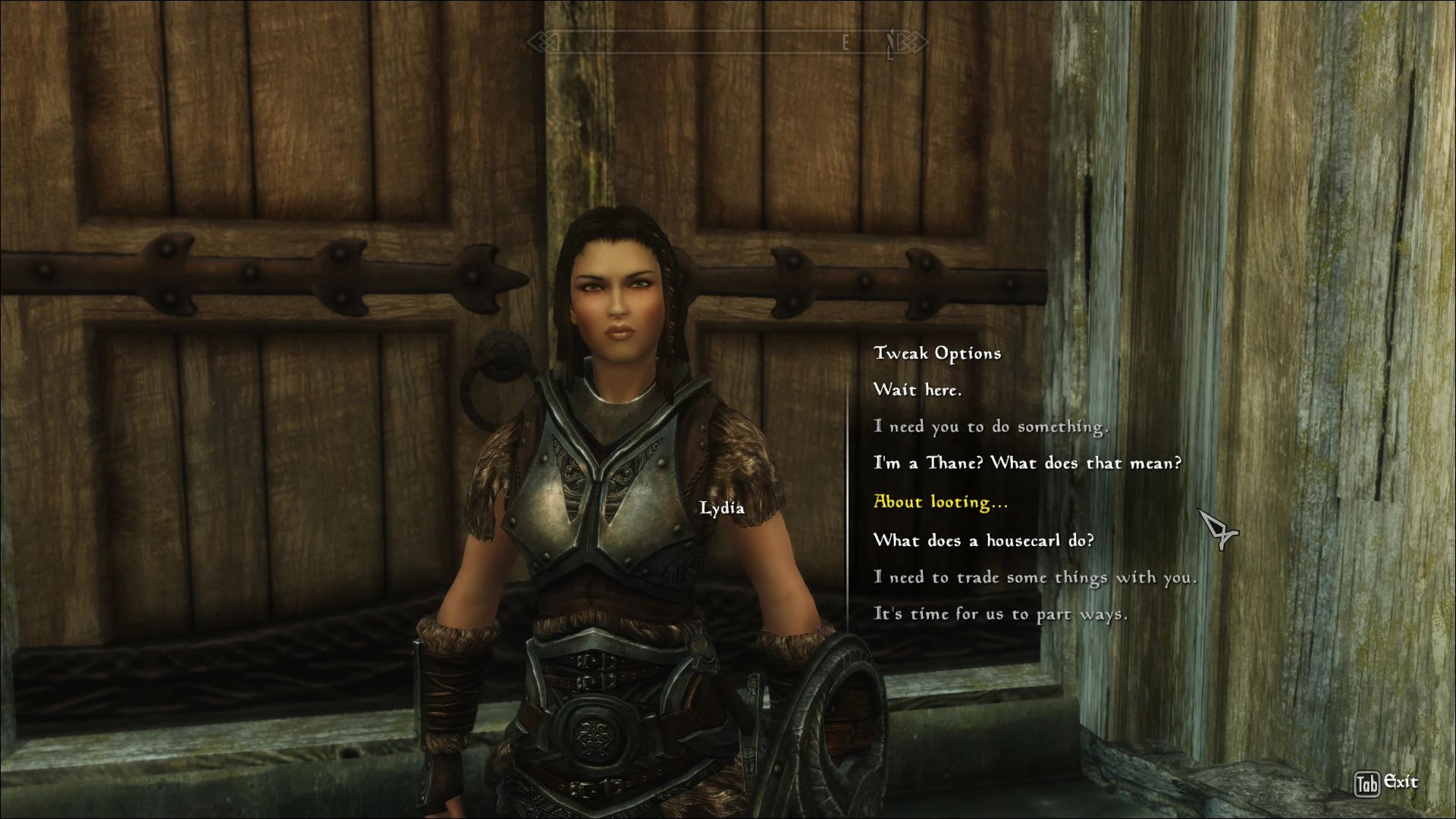Viewport: 1456px width, 819px height.
Task: Open the highlighted "About looting..." option
Action: [x=940, y=501]
